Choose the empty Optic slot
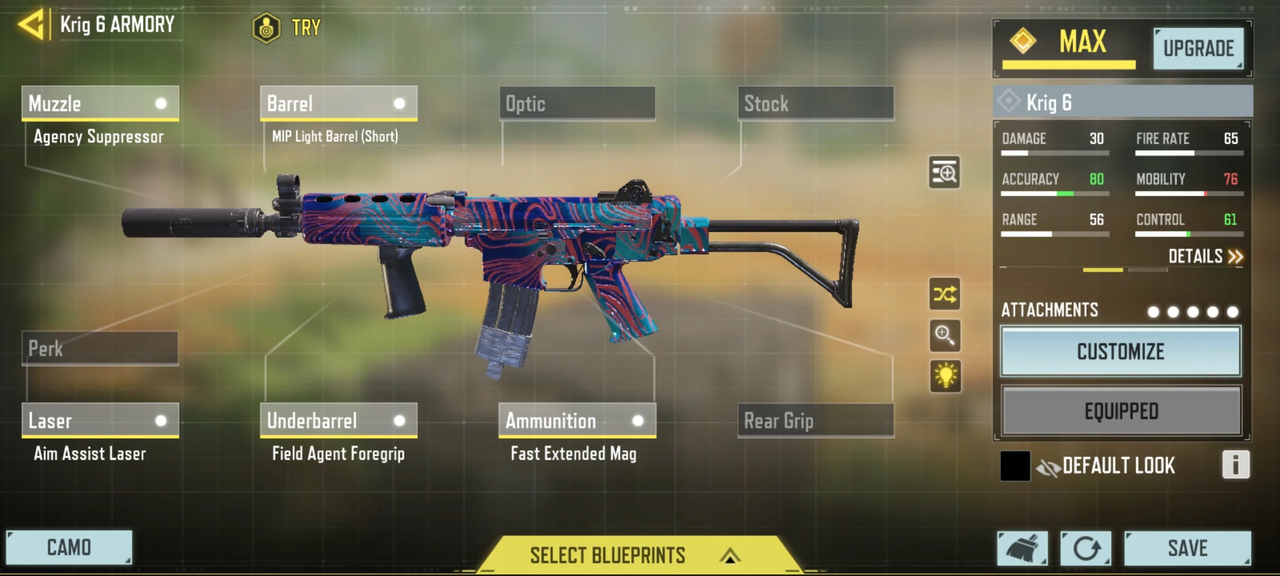This screenshot has width=1280, height=576. pos(577,104)
